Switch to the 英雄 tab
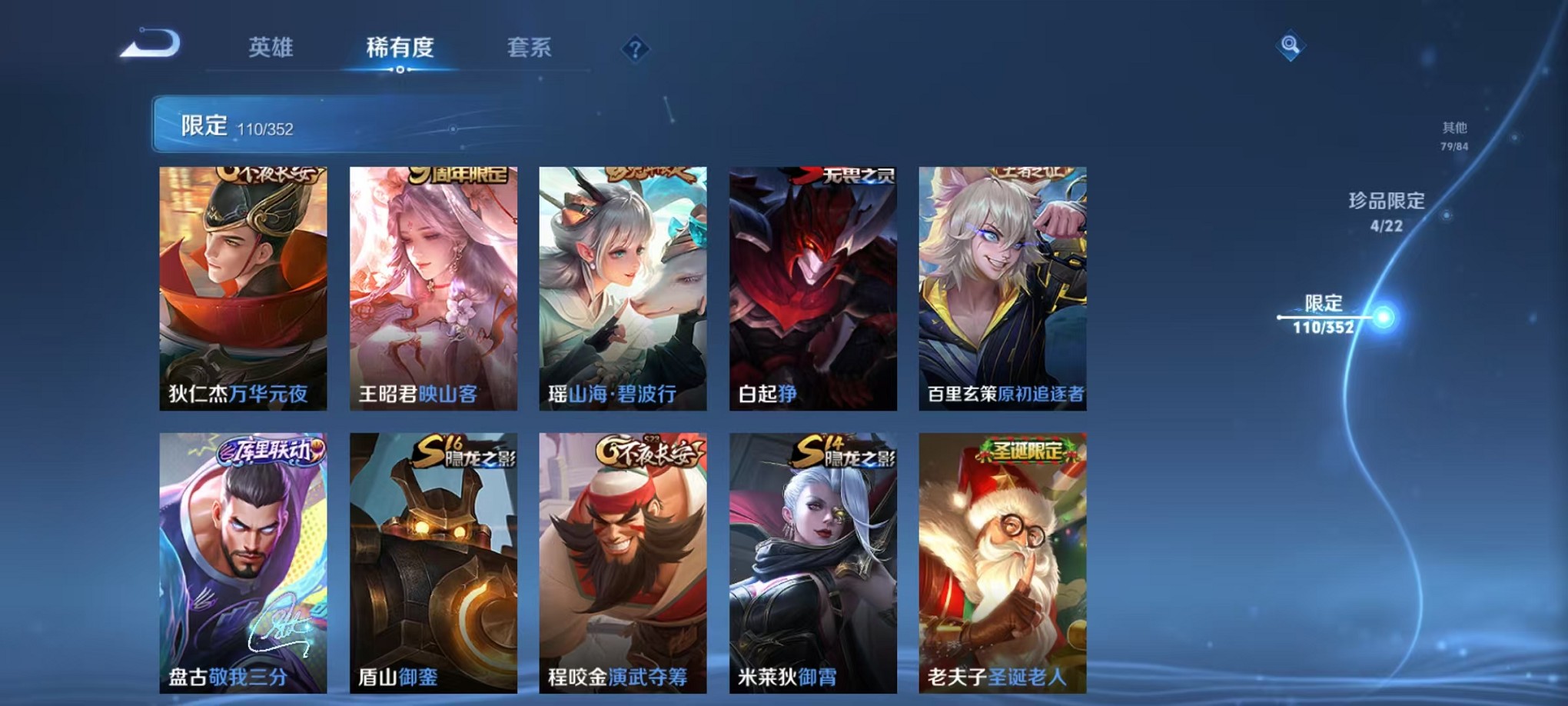 [271, 48]
